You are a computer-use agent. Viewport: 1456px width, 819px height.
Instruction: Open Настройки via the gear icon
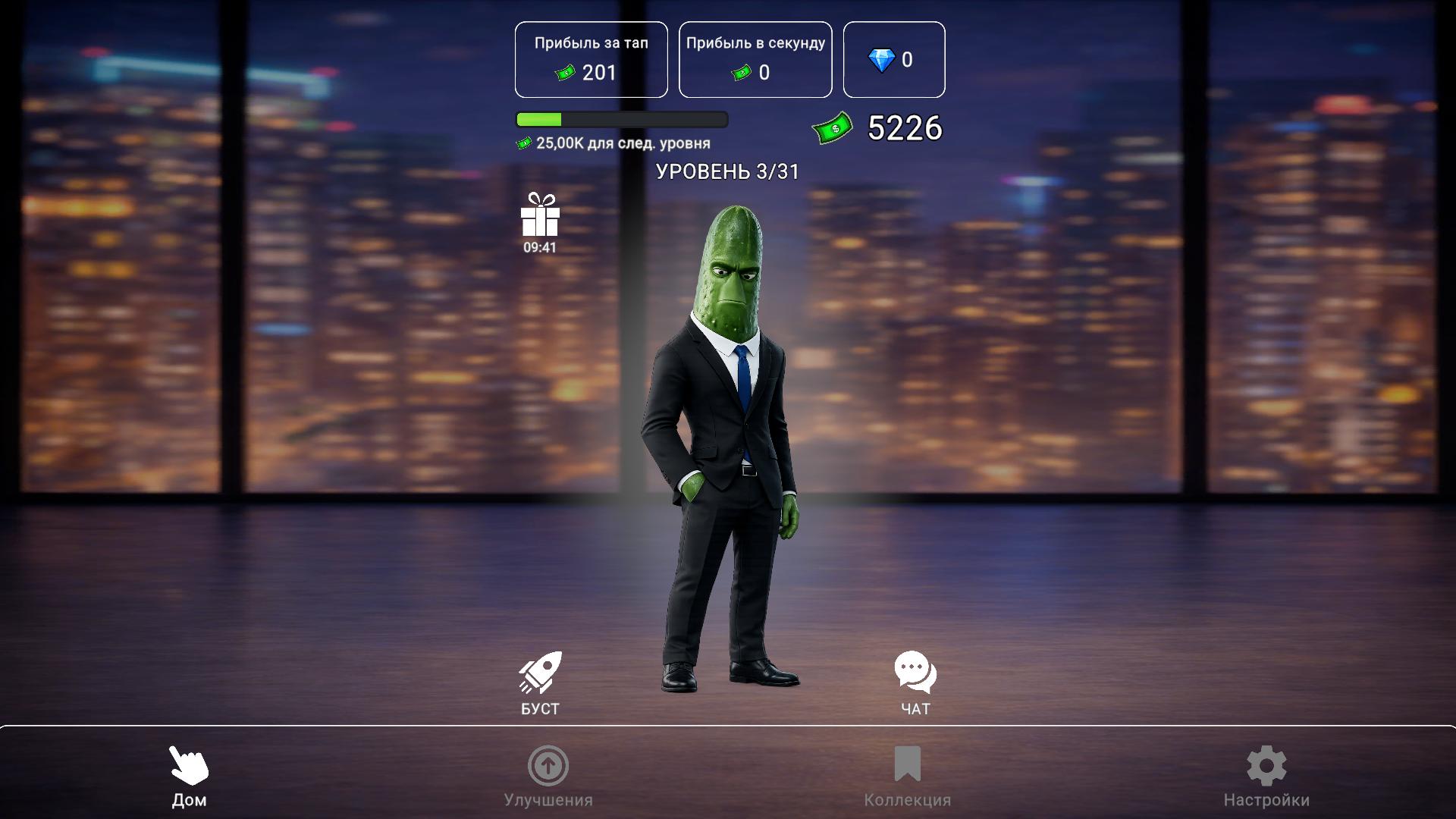pos(1265,767)
